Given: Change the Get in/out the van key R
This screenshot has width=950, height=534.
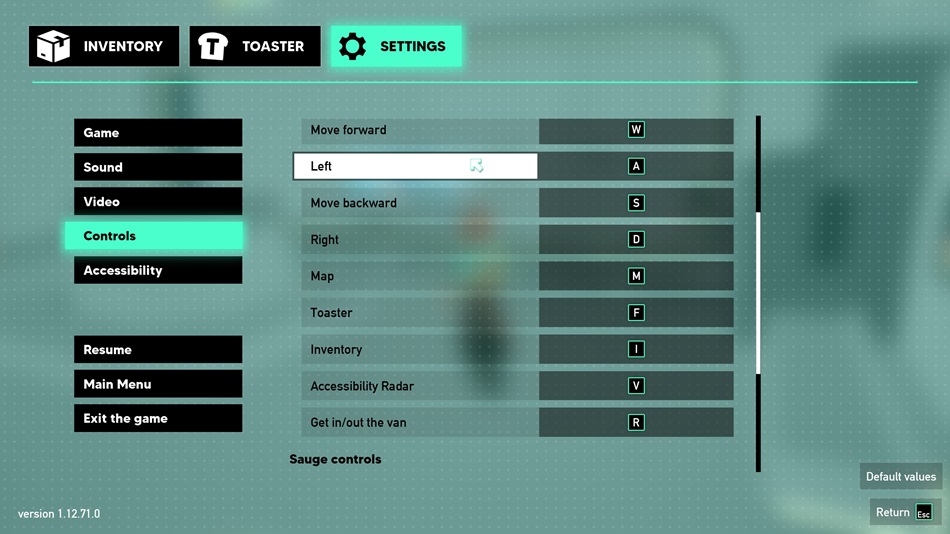Looking at the screenshot, I should 636,423.
